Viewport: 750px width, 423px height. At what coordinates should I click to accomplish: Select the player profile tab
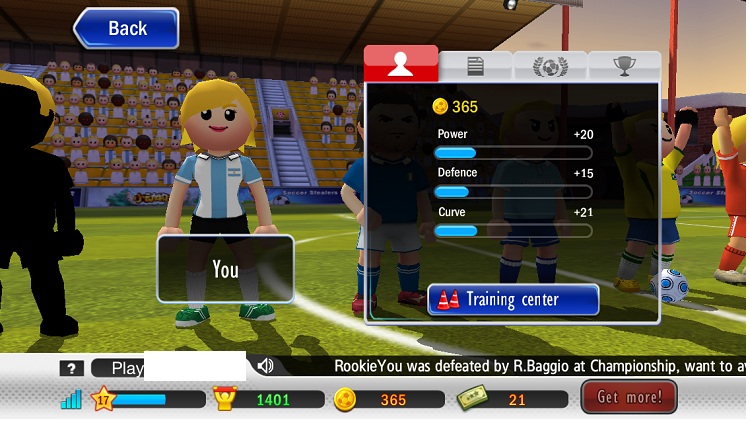pos(401,64)
